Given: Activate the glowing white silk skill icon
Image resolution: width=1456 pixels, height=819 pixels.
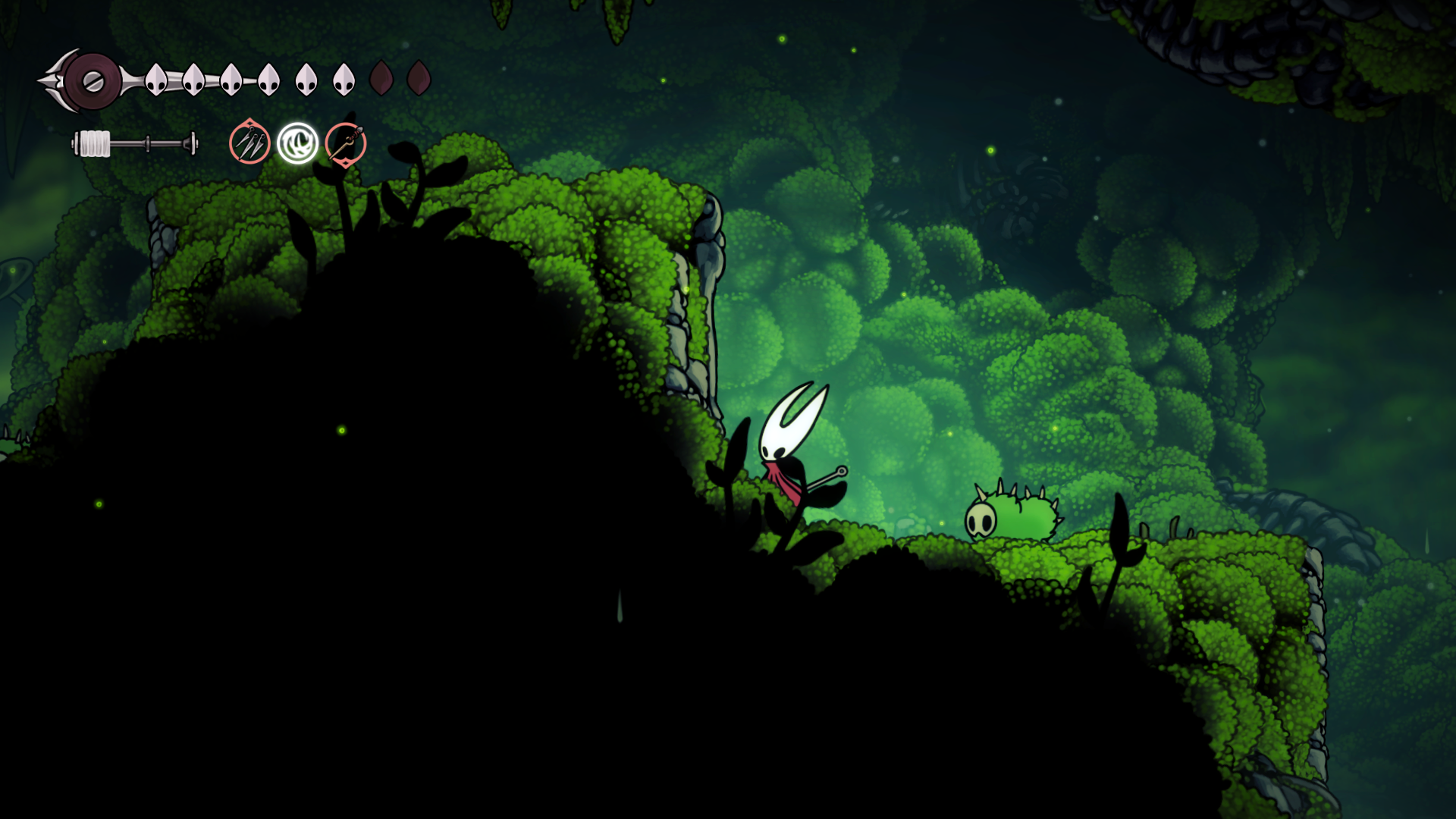Looking at the screenshot, I should (297, 143).
